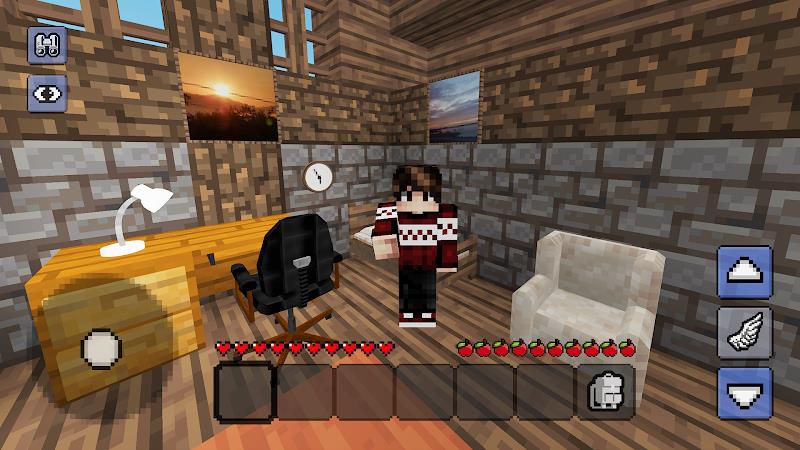Tap the binoculars zoom button

[47, 45]
